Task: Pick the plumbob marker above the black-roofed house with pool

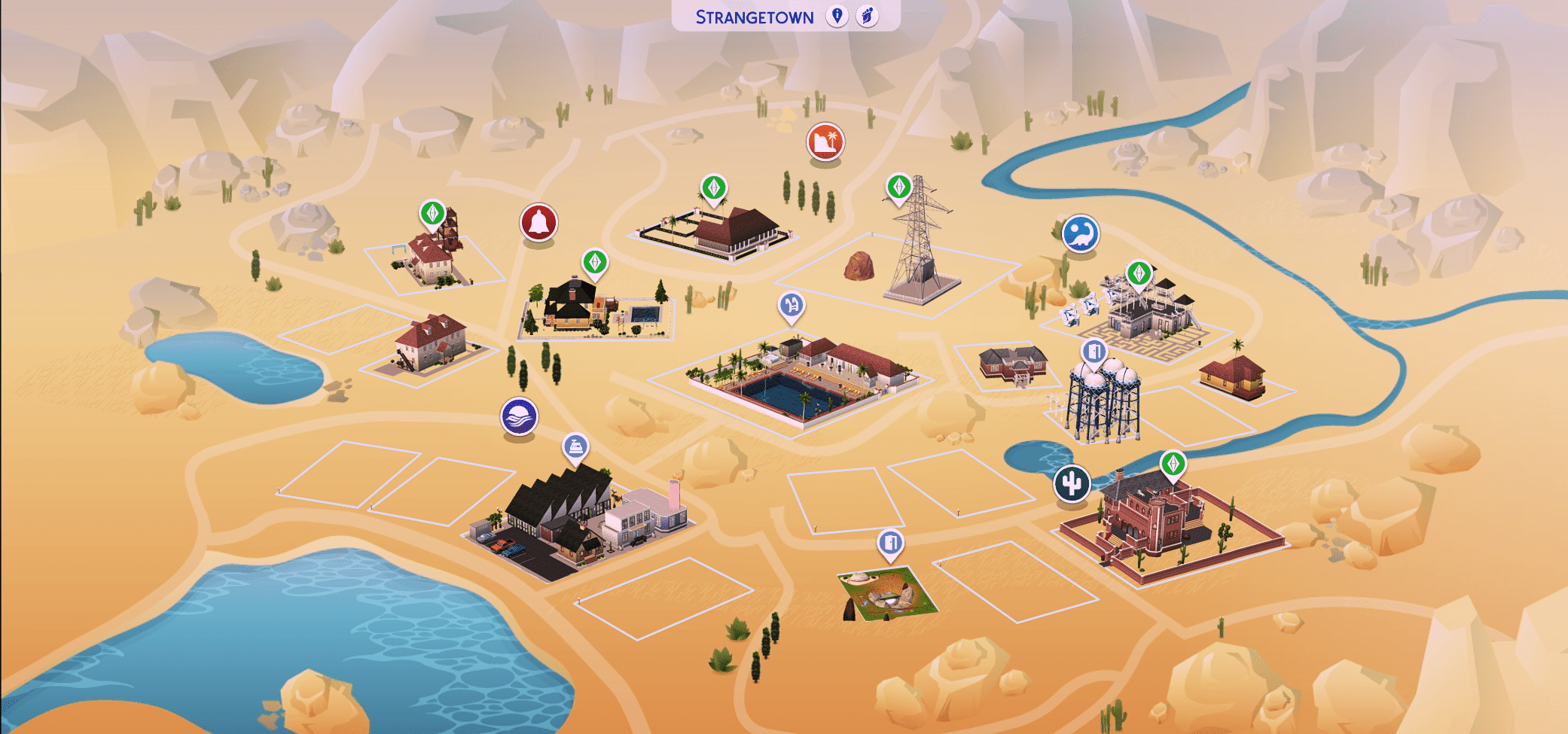Action: 595,262
